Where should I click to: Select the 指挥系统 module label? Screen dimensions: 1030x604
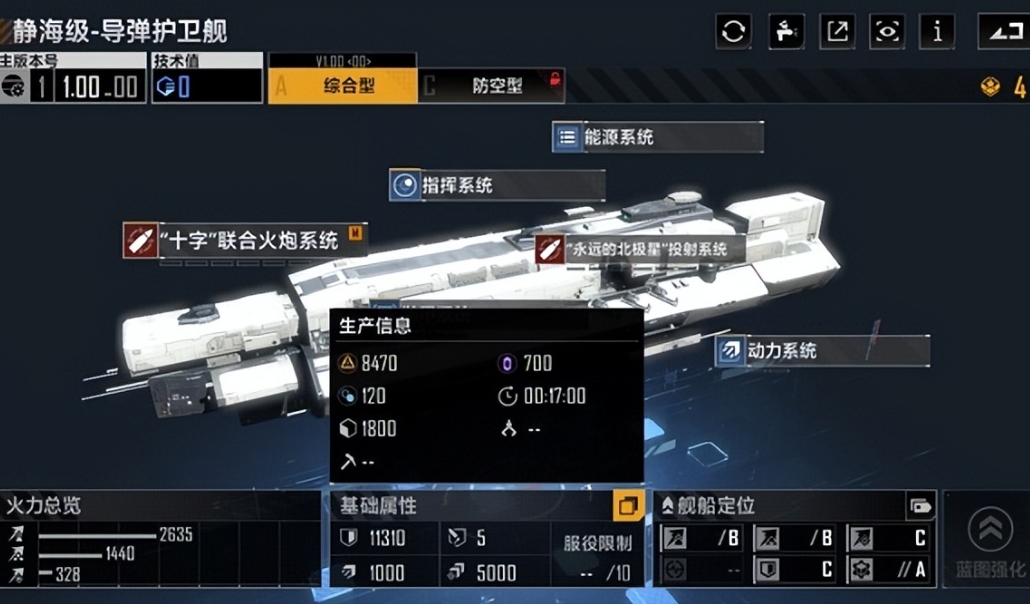[x=496, y=185]
